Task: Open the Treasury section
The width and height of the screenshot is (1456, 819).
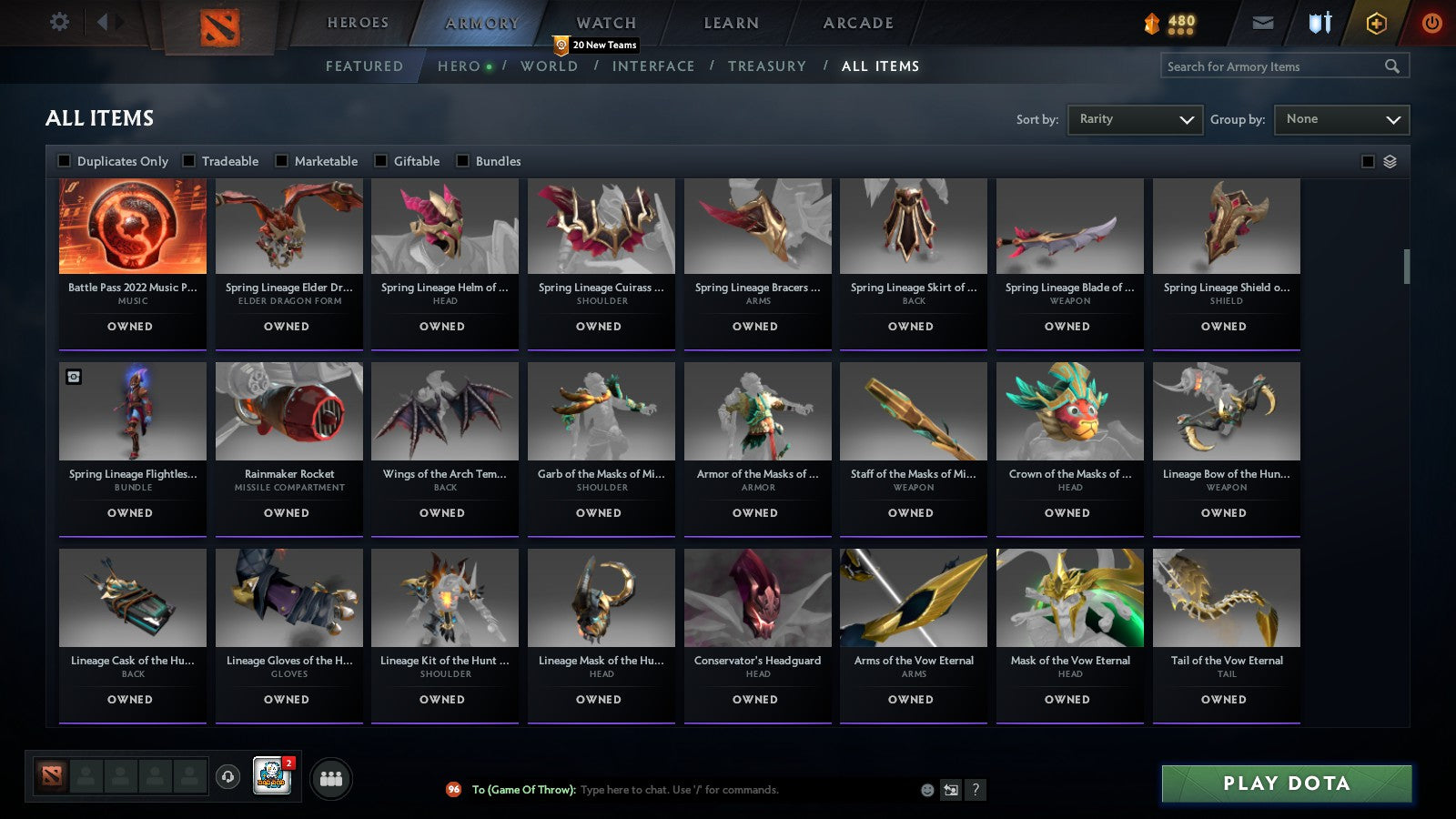Action: tap(768, 66)
